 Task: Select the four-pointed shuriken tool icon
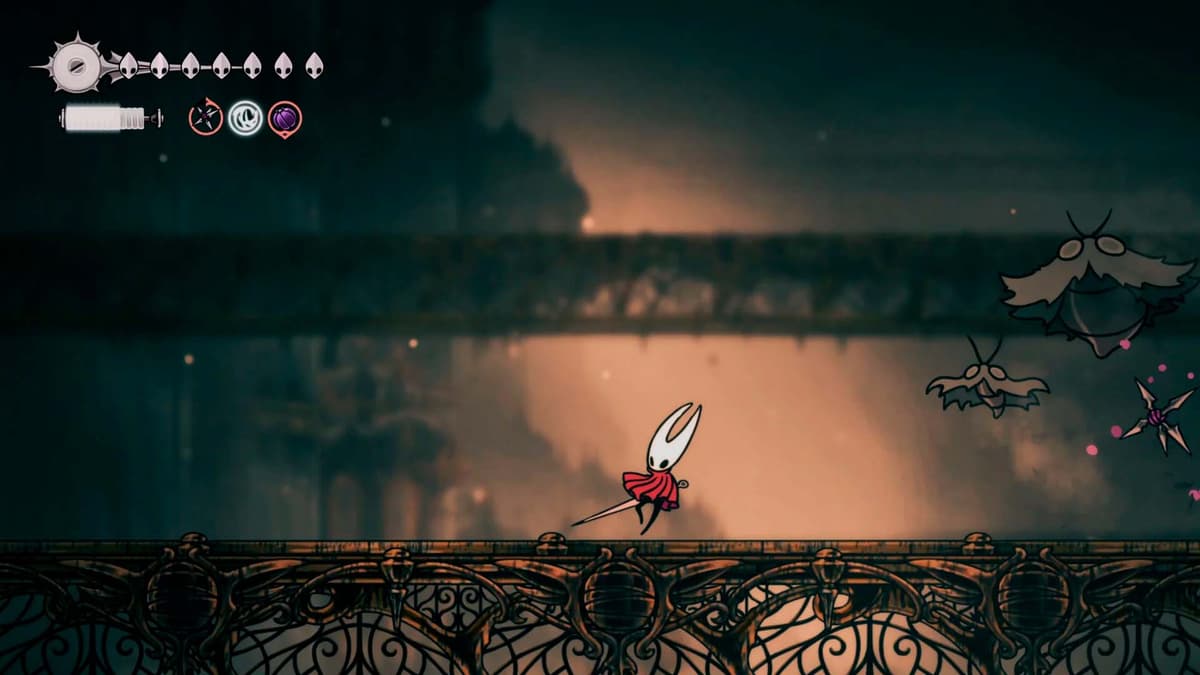click(x=205, y=118)
